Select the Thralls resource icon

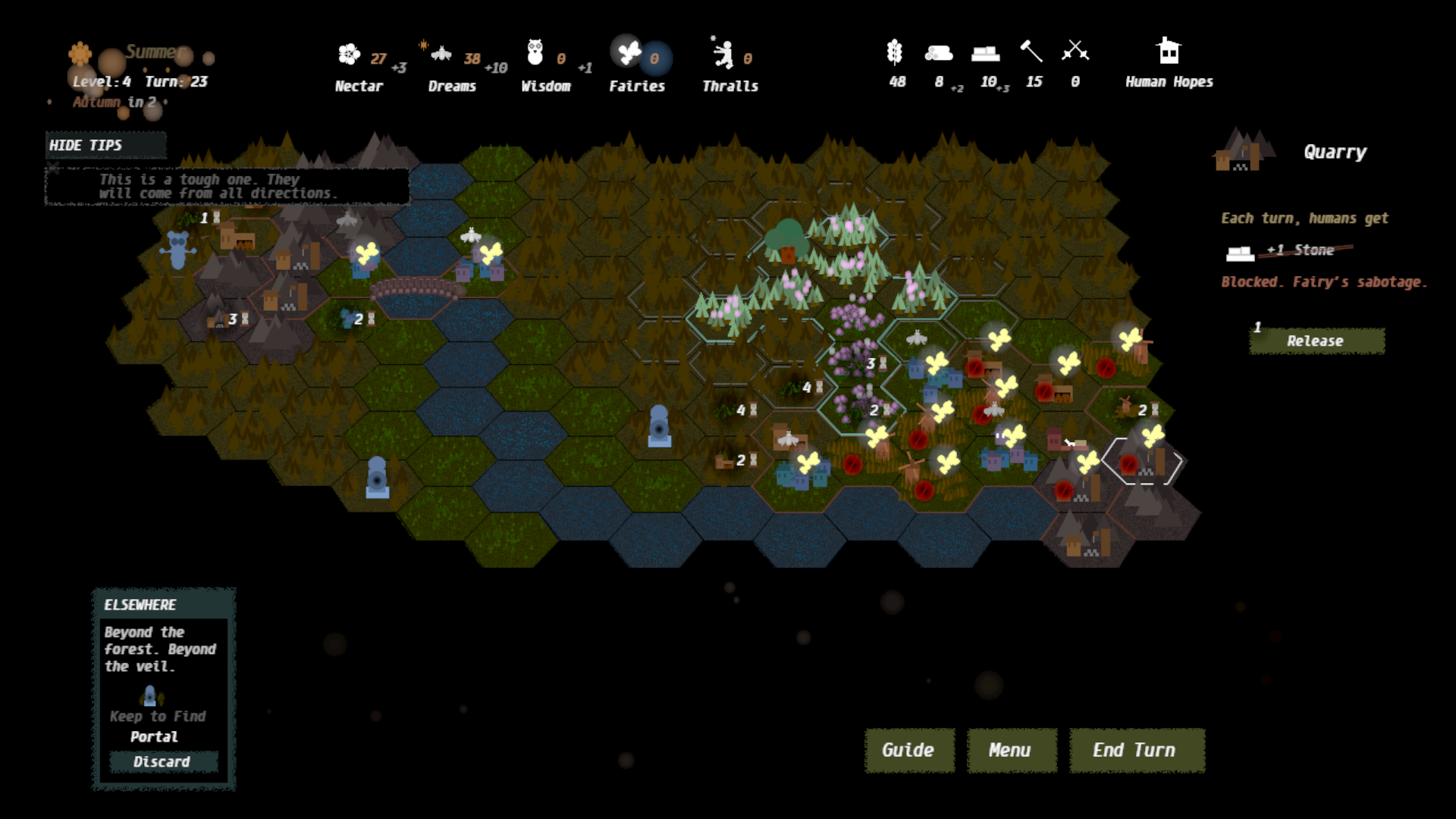point(723,54)
